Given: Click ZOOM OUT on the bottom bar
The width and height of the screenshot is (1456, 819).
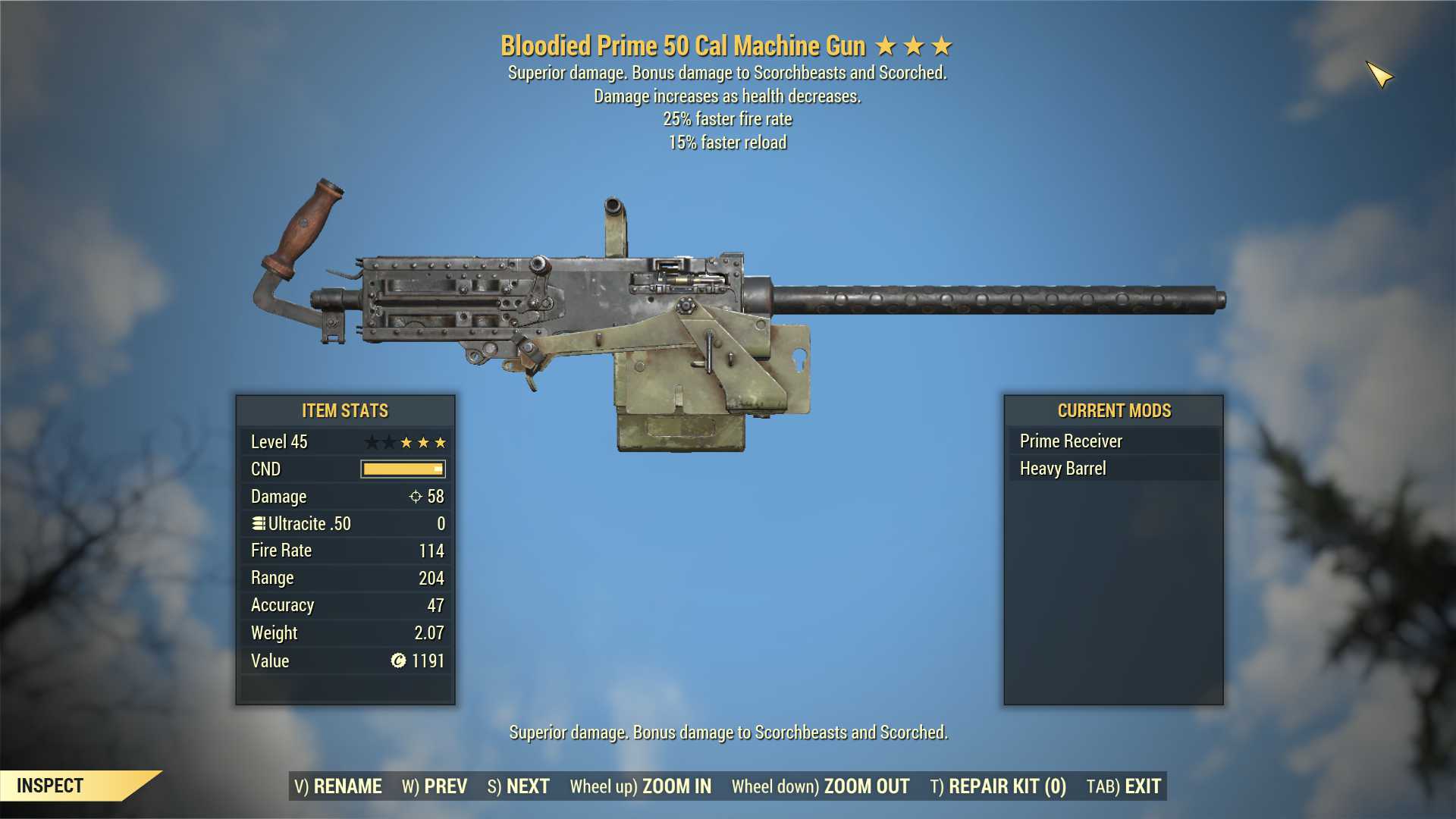Looking at the screenshot, I should [821, 786].
